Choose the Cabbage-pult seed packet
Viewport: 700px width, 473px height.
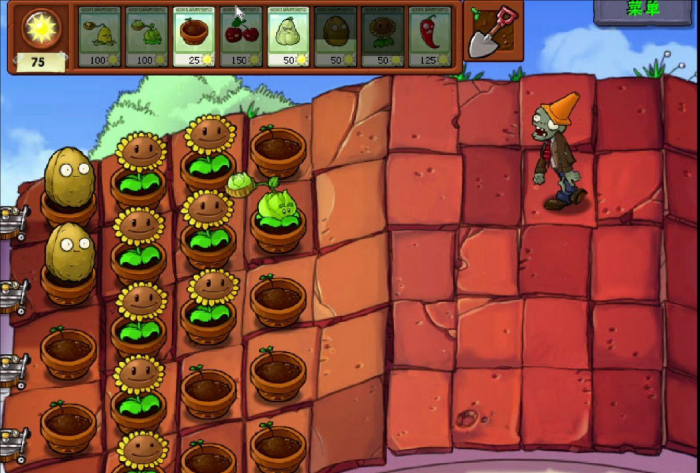[146, 36]
